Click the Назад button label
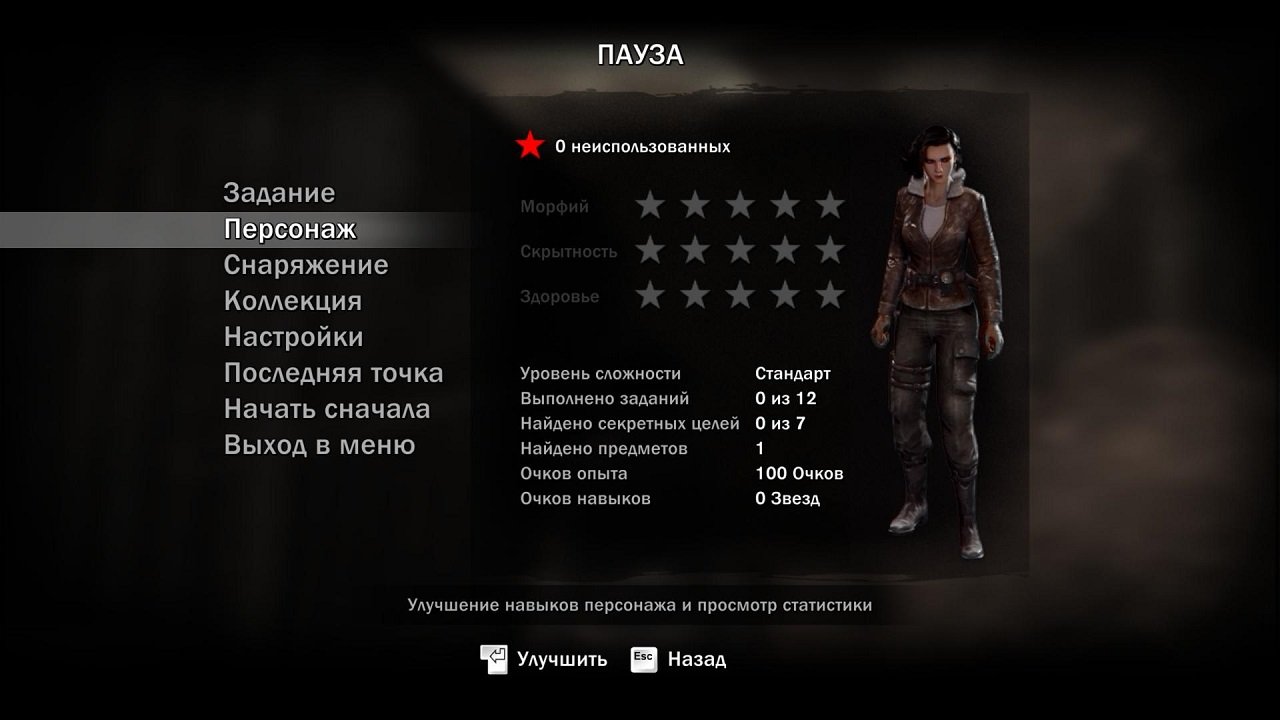This screenshot has height=720, width=1280. (696, 659)
